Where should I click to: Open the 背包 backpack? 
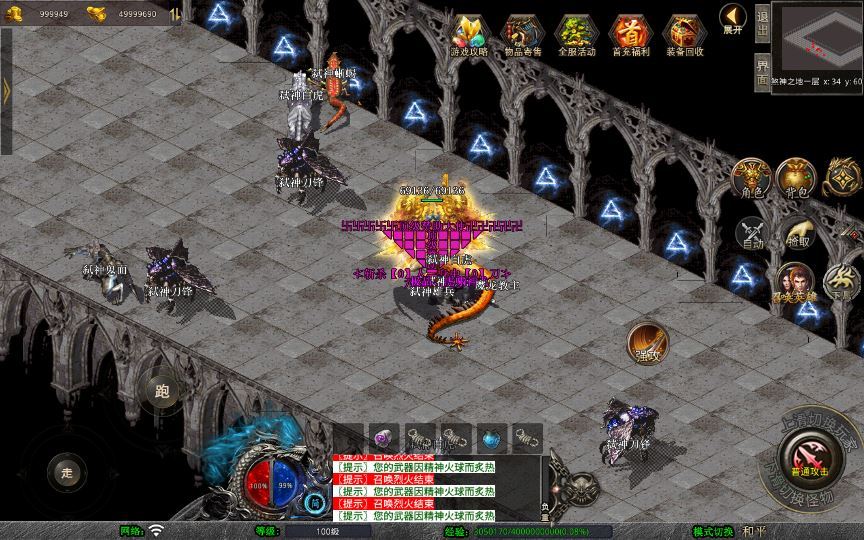pyautogui.click(x=795, y=177)
